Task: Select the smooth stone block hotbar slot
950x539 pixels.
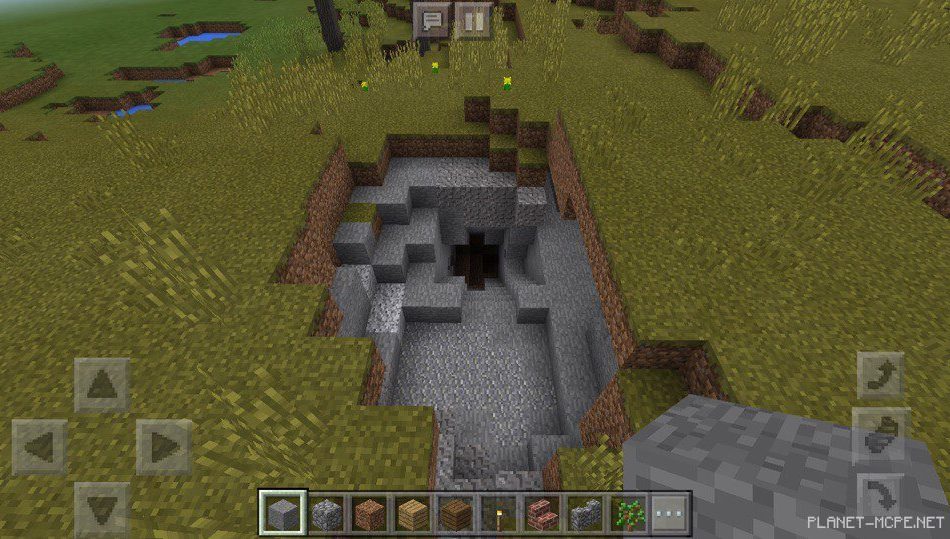Action: (x=281, y=514)
